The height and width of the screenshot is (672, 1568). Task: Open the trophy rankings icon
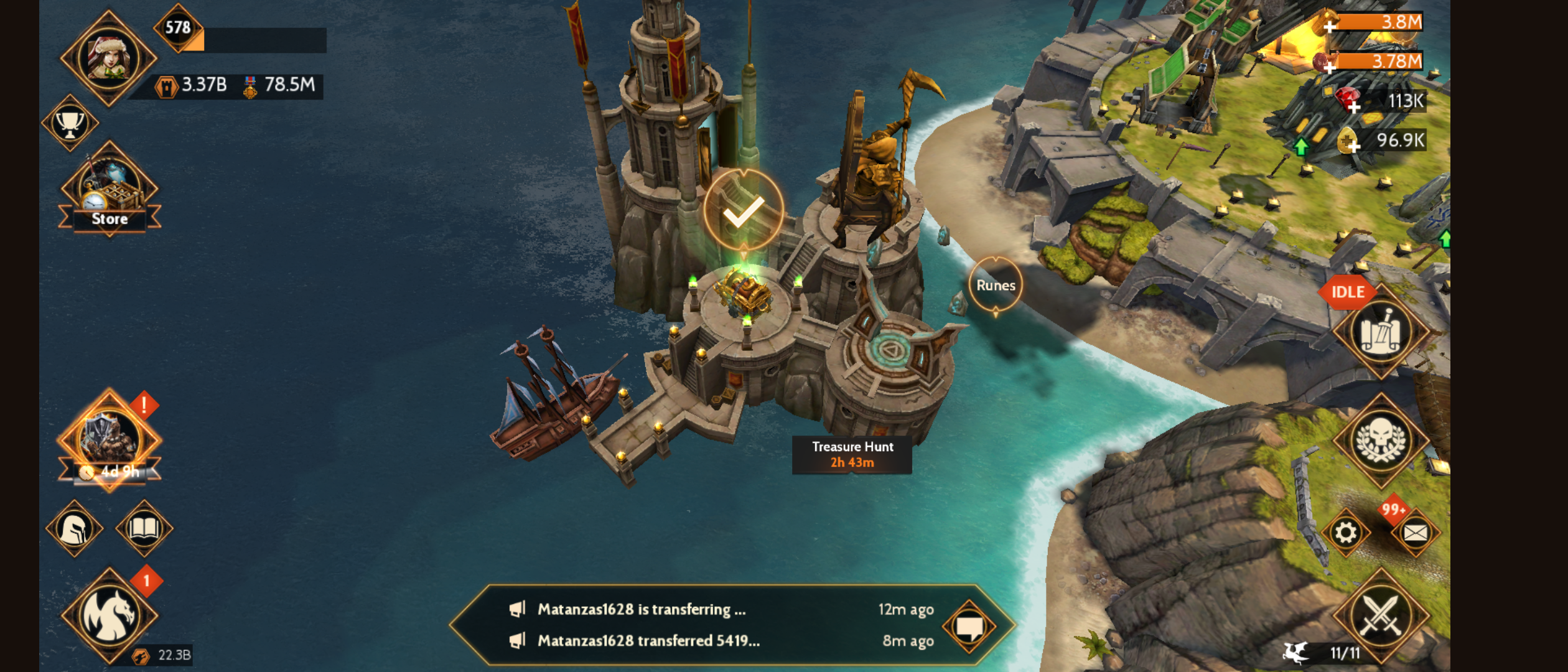[70, 123]
